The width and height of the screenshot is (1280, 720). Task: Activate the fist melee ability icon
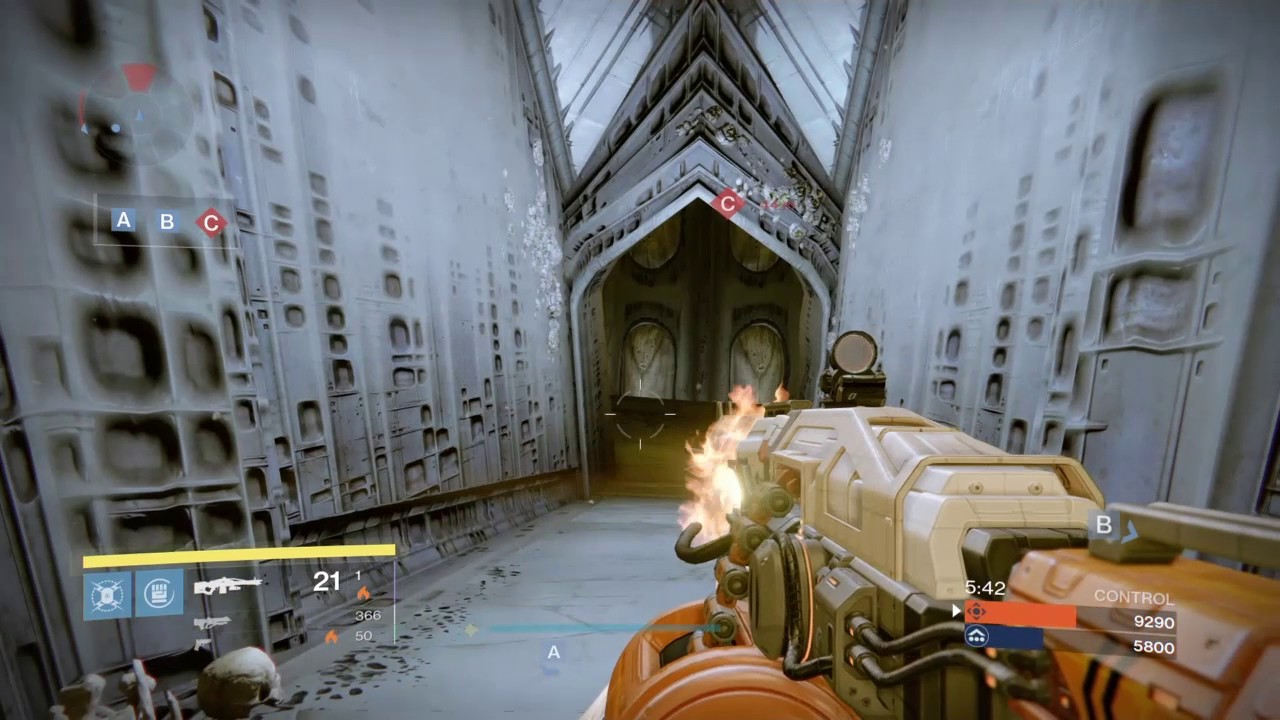click(159, 594)
